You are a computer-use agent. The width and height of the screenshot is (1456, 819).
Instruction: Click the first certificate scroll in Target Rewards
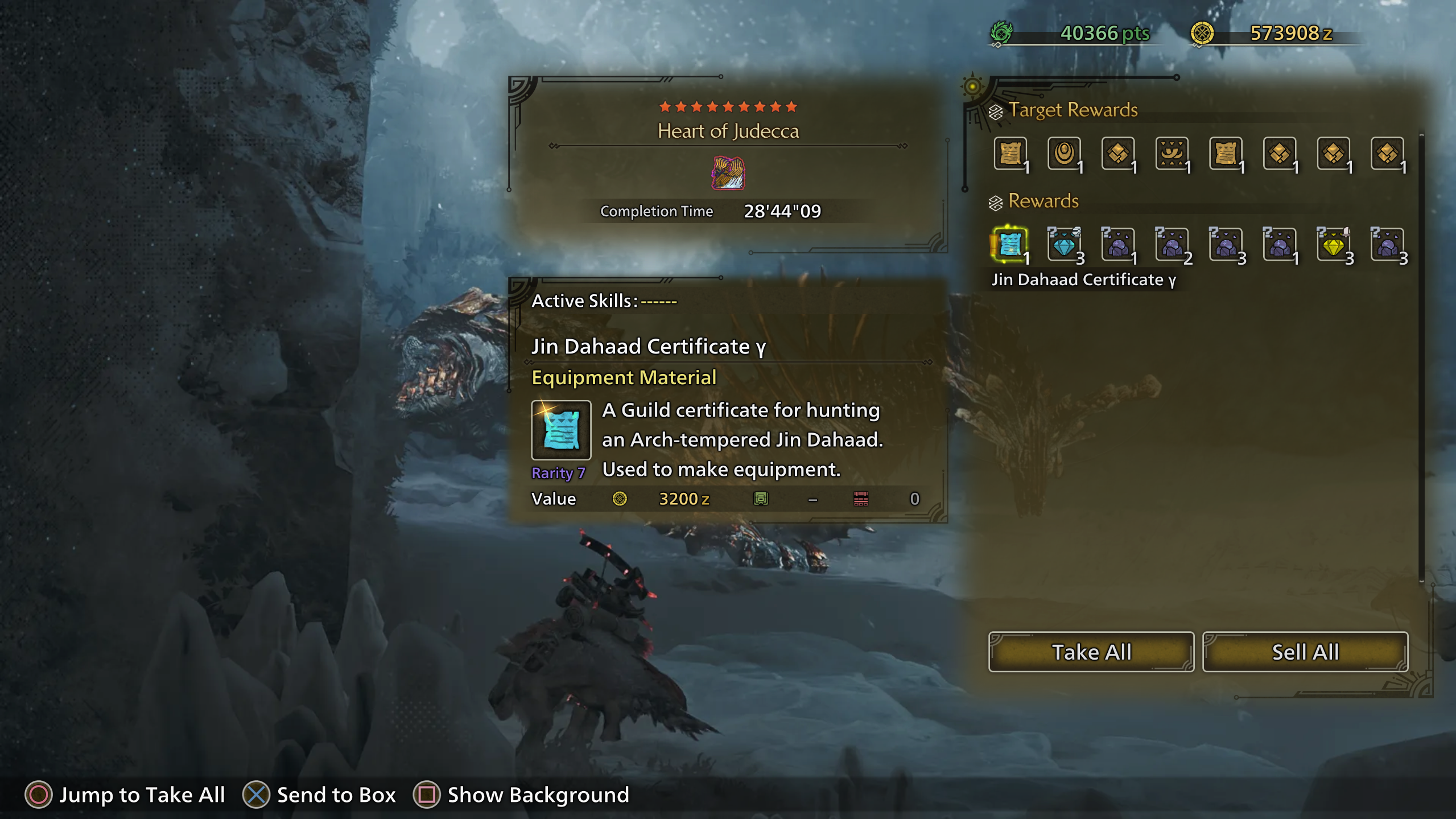pyautogui.click(x=1010, y=154)
